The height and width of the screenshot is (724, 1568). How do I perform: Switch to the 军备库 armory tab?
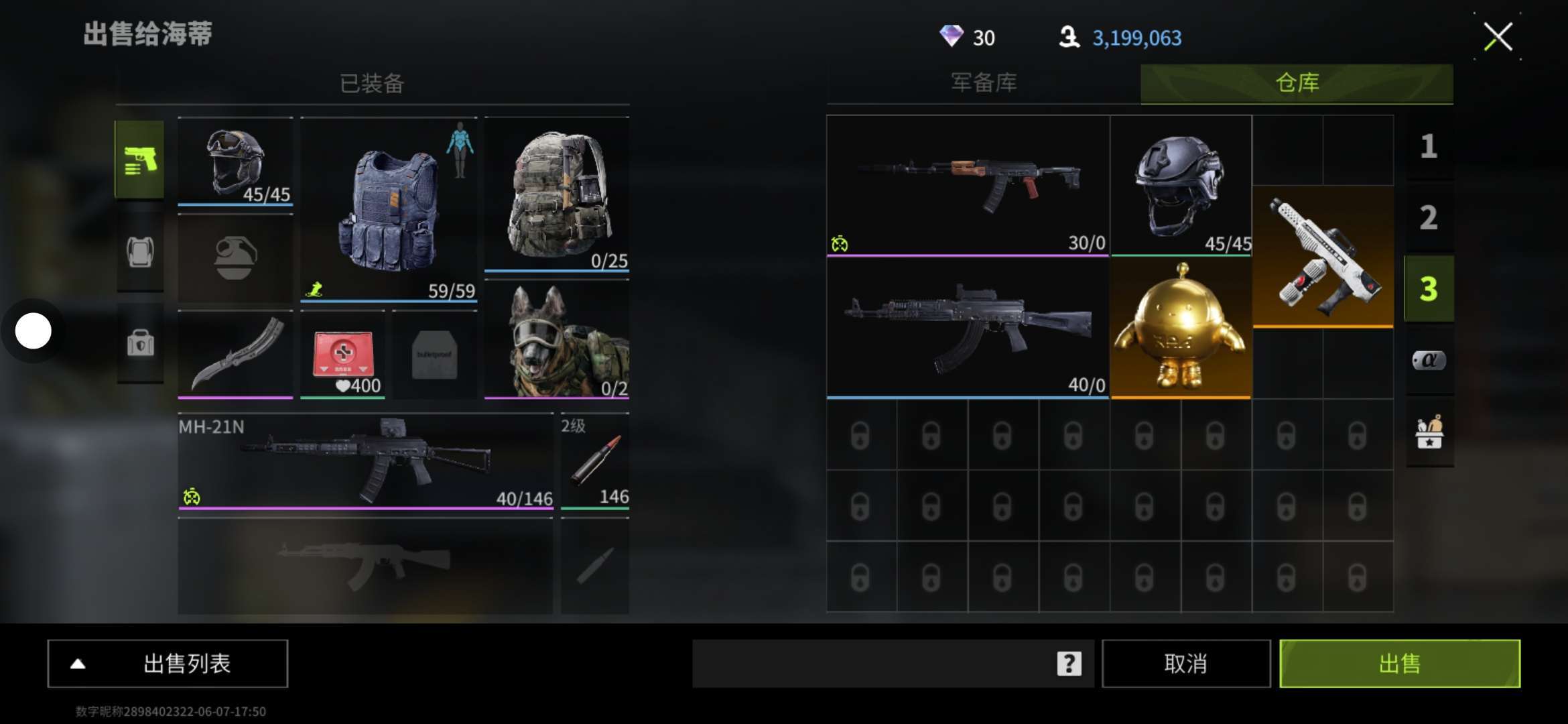coord(984,83)
